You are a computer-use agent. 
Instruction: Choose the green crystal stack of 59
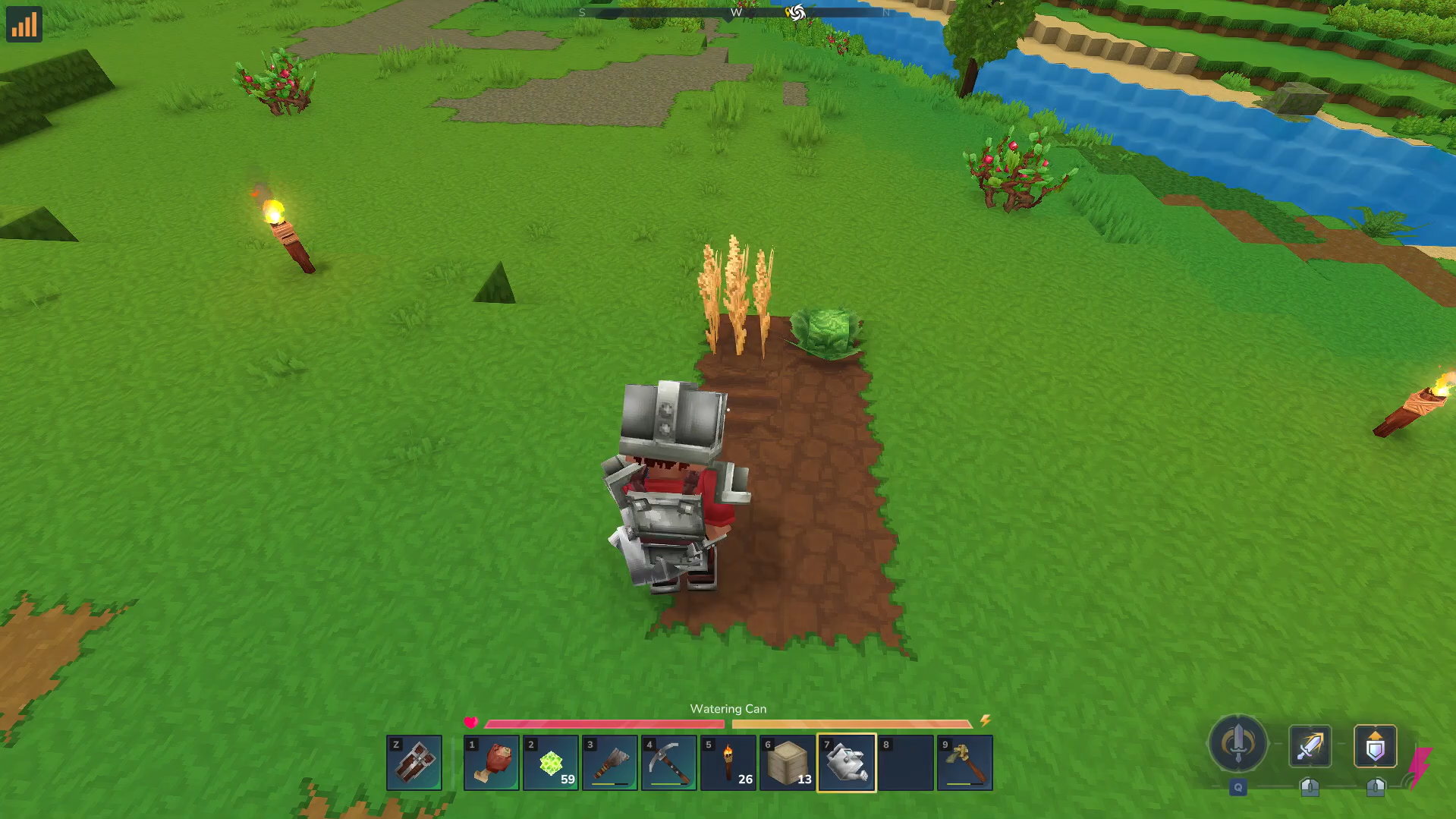(x=550, y=763)
